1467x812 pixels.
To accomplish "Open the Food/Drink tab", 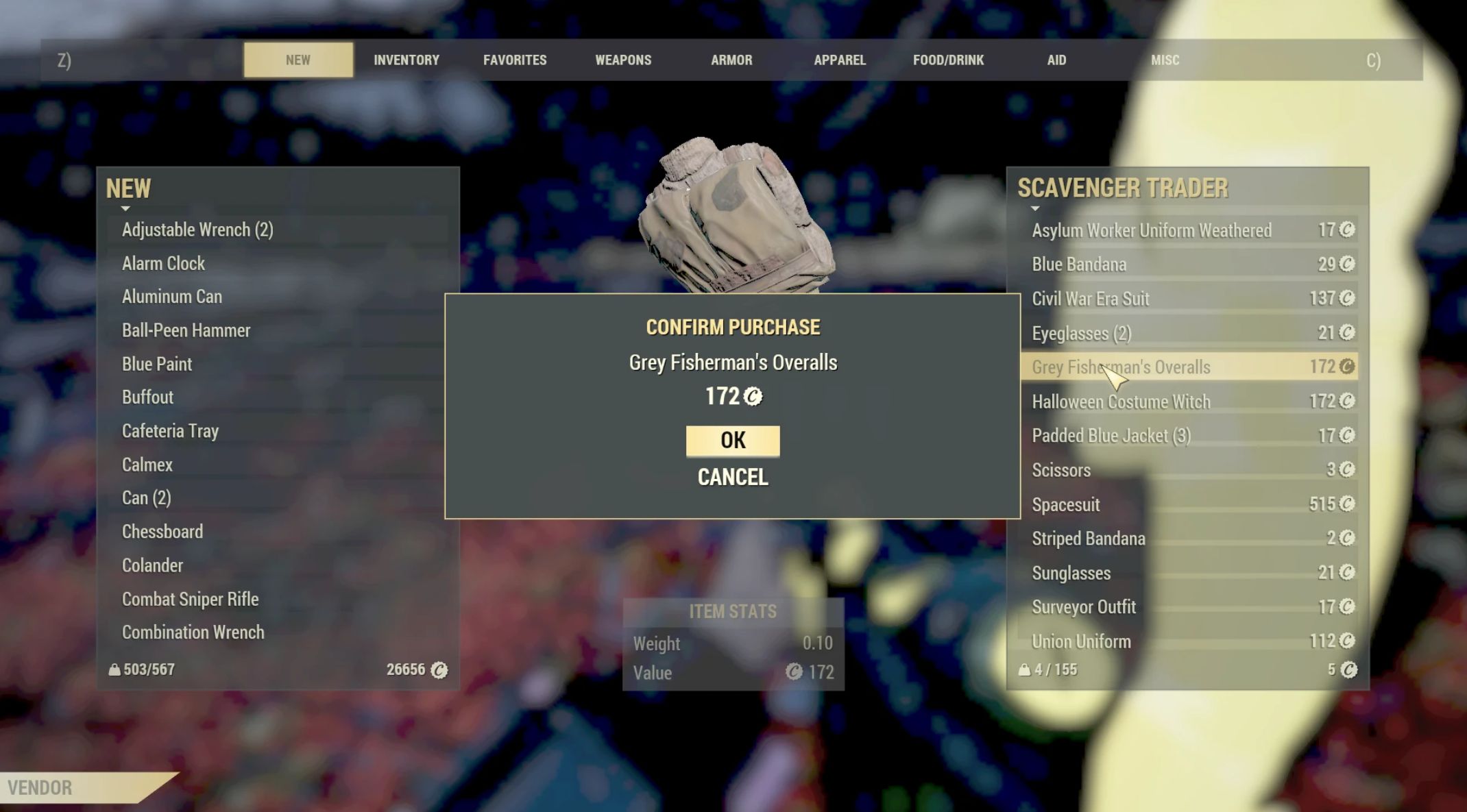I will coord(948,60).
